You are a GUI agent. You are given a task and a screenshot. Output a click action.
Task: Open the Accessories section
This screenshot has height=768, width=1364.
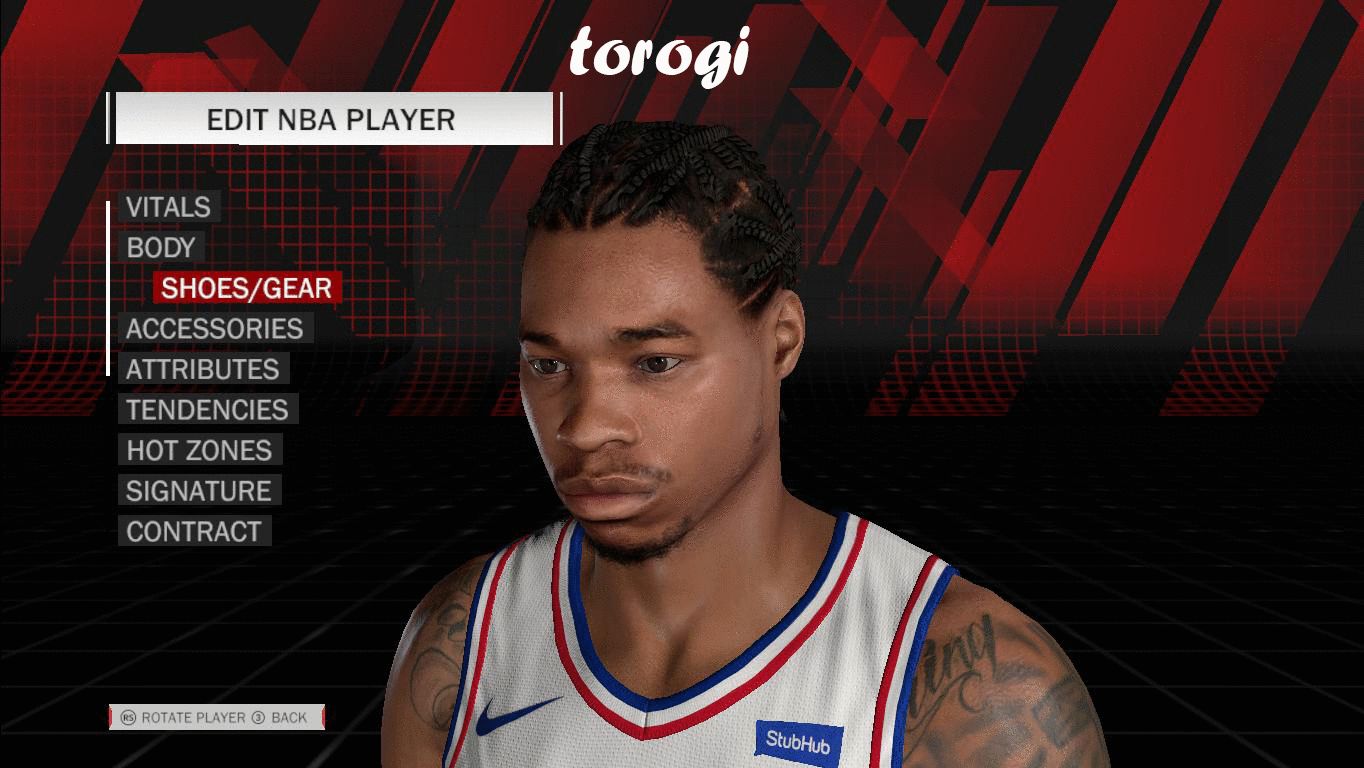tap(214, 329)
